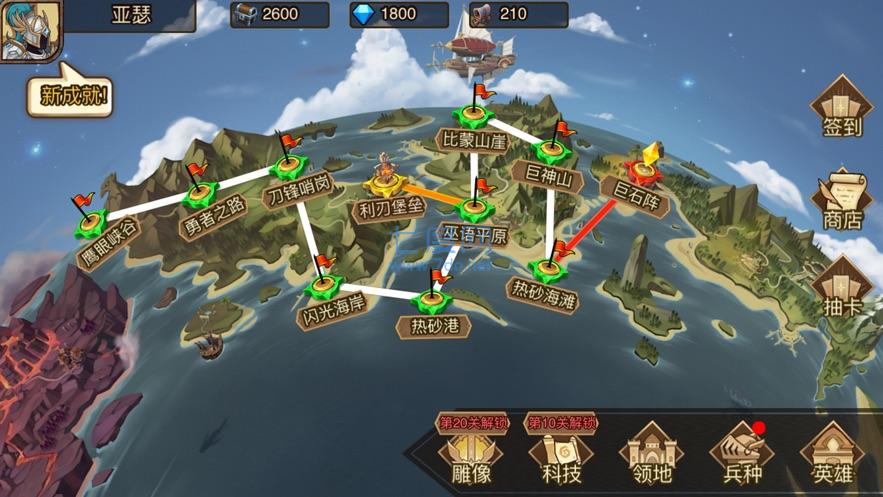Viewport: 883px width, 497px height.
Task: Open the 兵种 troop types menu
Action: 741,455
